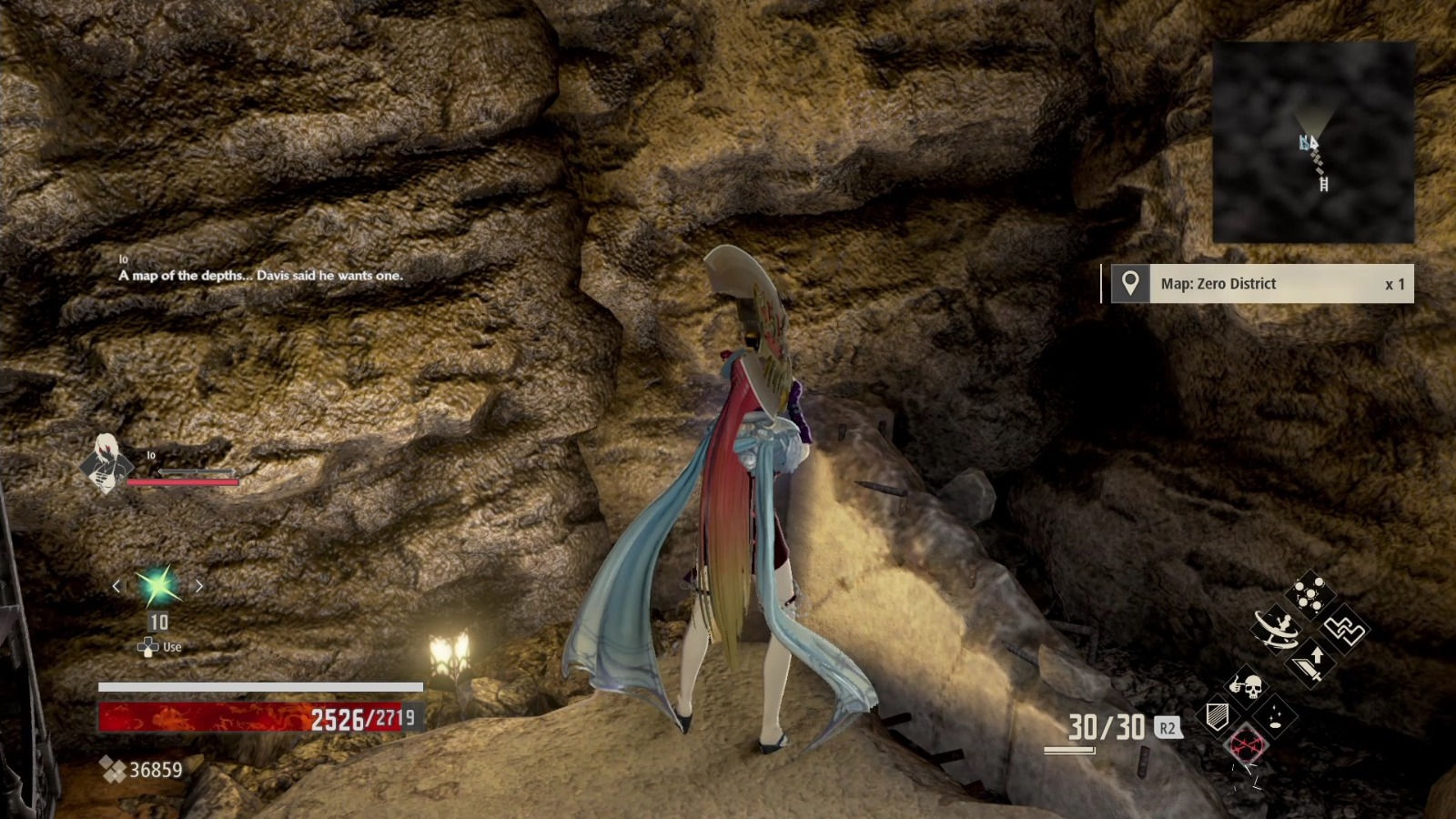Click the location pin icon on the pickup notification
The width and height of the screenshot is (1456, 819).
pyautogui.click(x=1130, y=284)
